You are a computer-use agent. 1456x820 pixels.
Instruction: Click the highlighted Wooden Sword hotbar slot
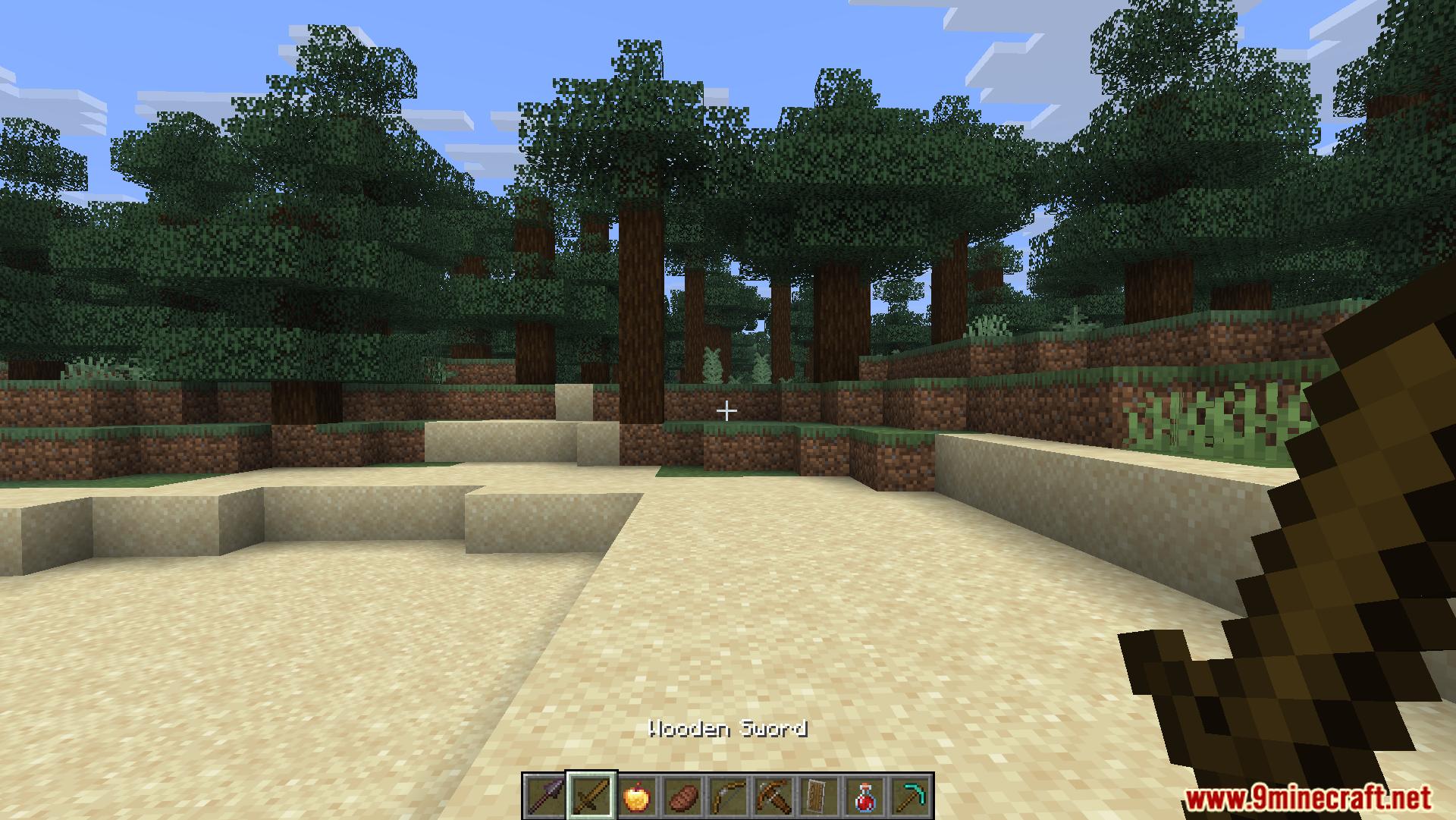[590, 796]
